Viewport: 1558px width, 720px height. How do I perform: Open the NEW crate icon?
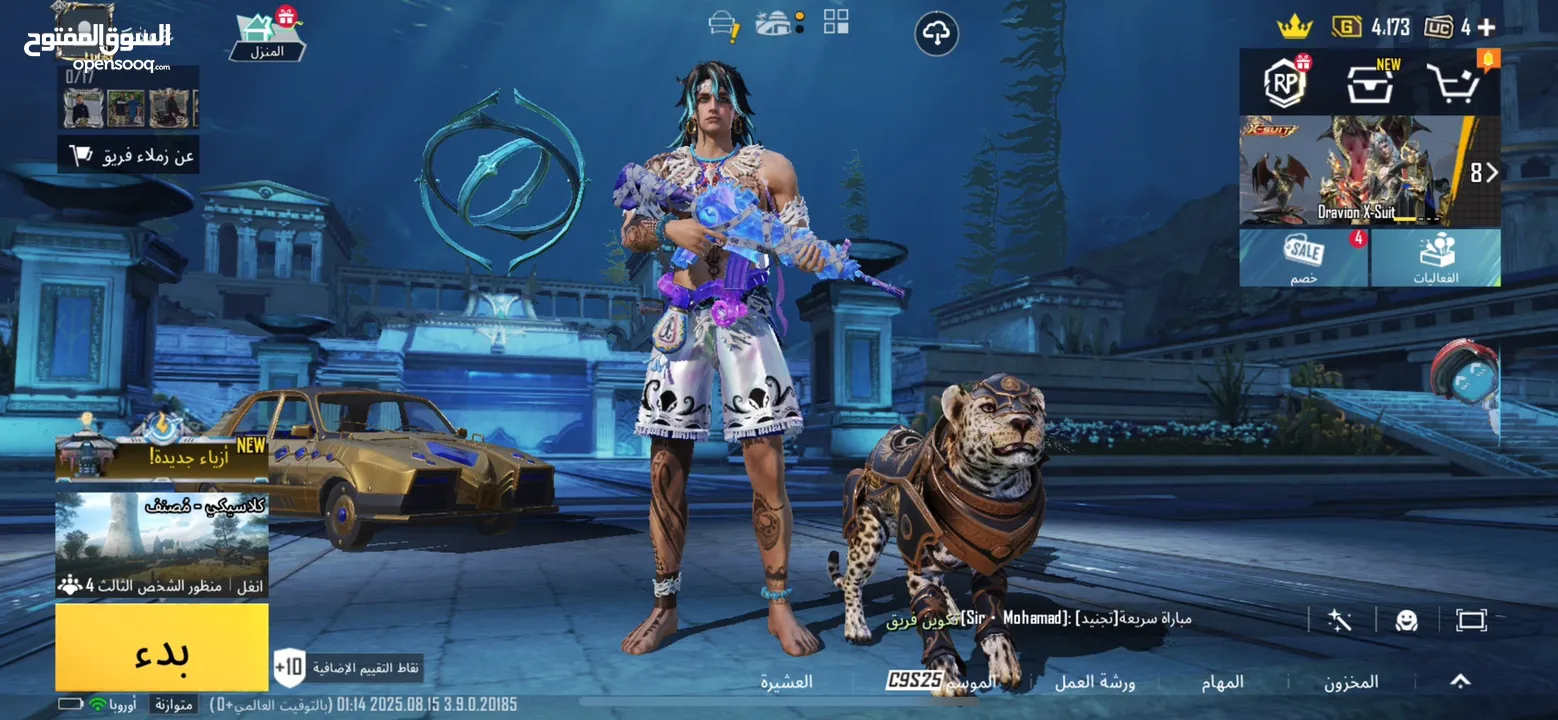point(1370,84)
